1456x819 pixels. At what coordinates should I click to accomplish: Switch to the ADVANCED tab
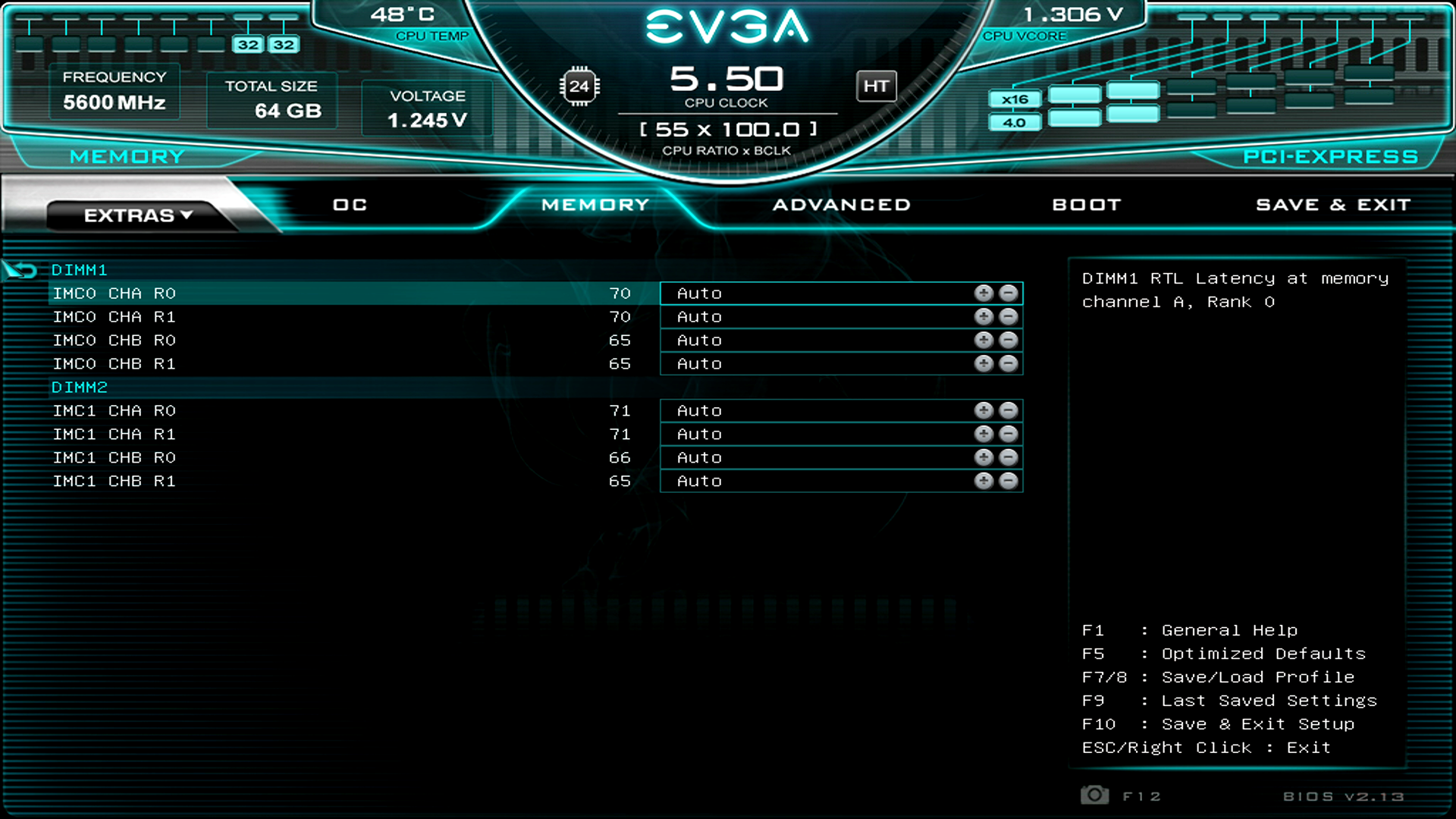click(840, 204)
